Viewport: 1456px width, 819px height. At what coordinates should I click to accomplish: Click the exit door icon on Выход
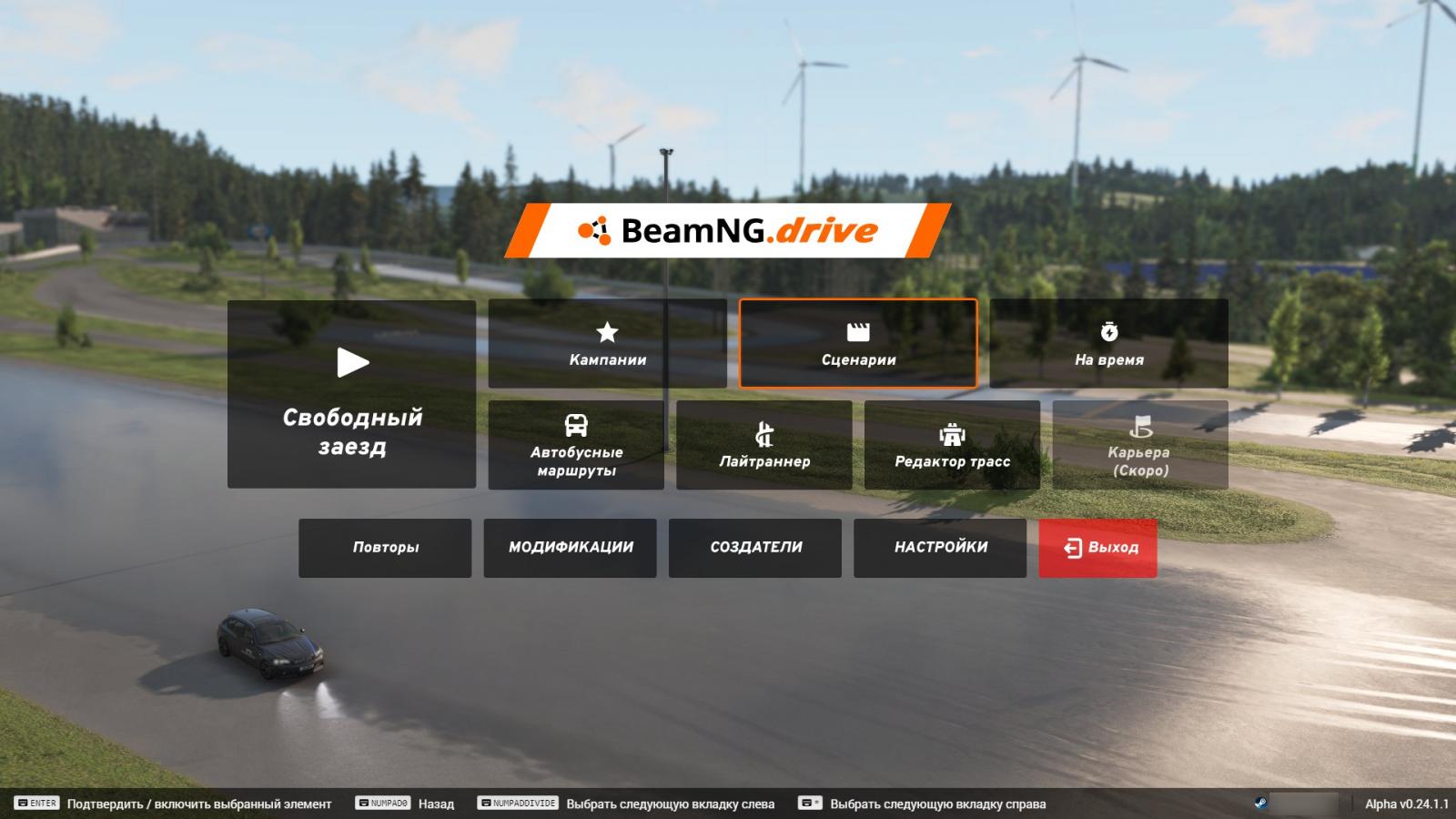click(x=1069, y=547)
